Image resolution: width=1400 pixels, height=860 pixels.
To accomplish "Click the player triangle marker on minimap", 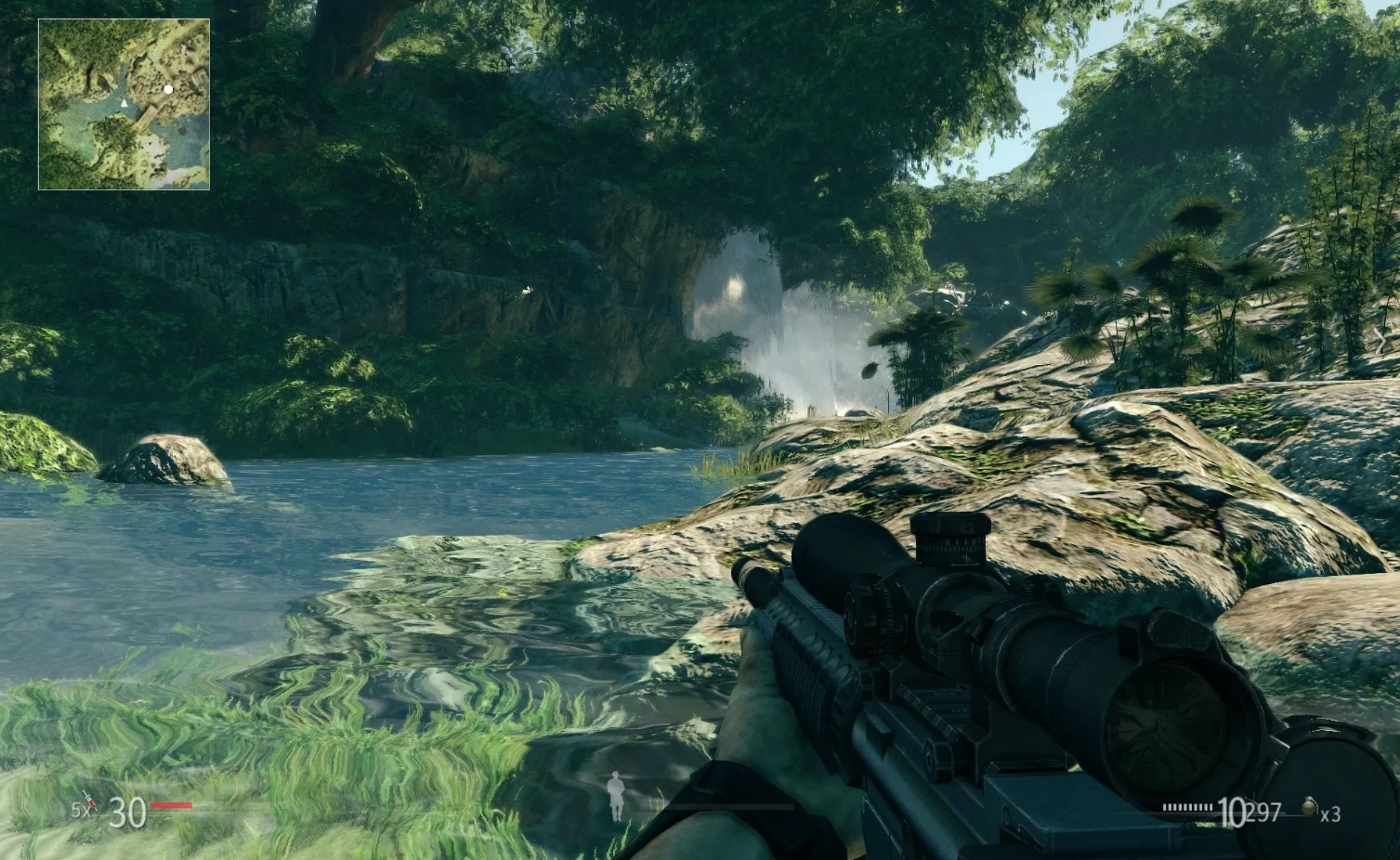I will (x=125, y=104).
